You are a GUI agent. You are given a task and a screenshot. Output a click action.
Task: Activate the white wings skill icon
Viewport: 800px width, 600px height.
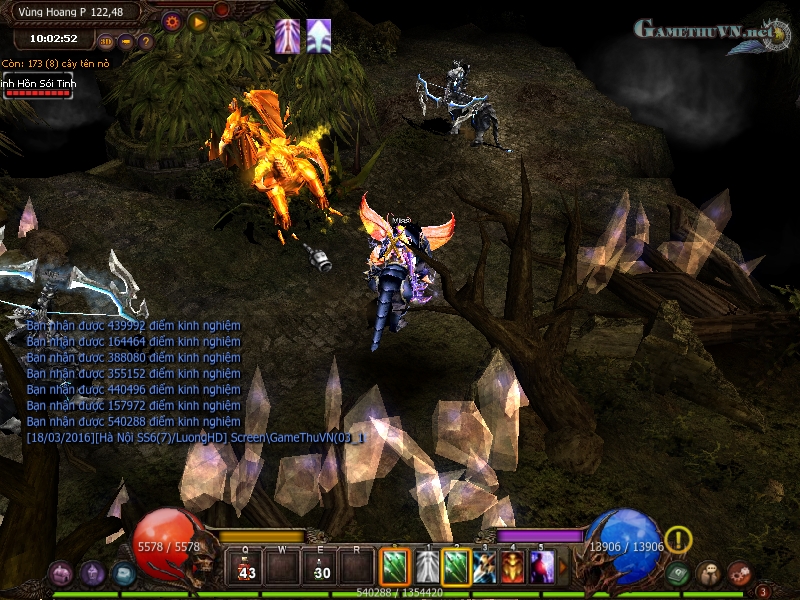pyautogui.click(x=427, y=567)
